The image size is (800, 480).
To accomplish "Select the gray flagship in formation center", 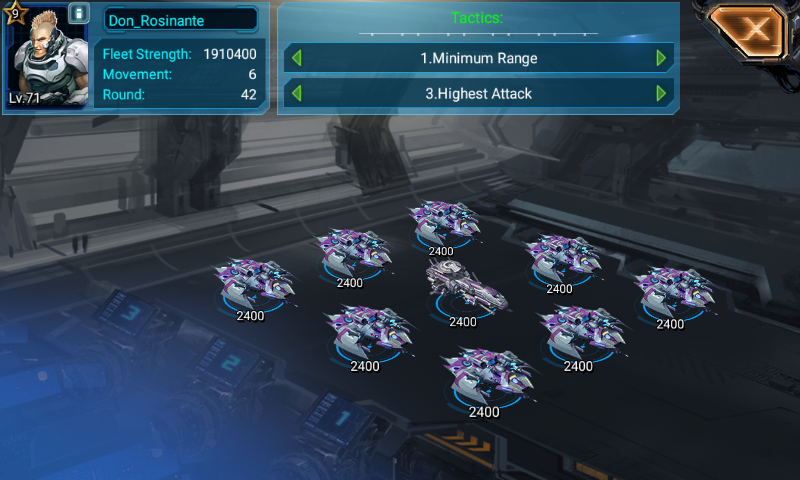I will [x=463, y=289].
